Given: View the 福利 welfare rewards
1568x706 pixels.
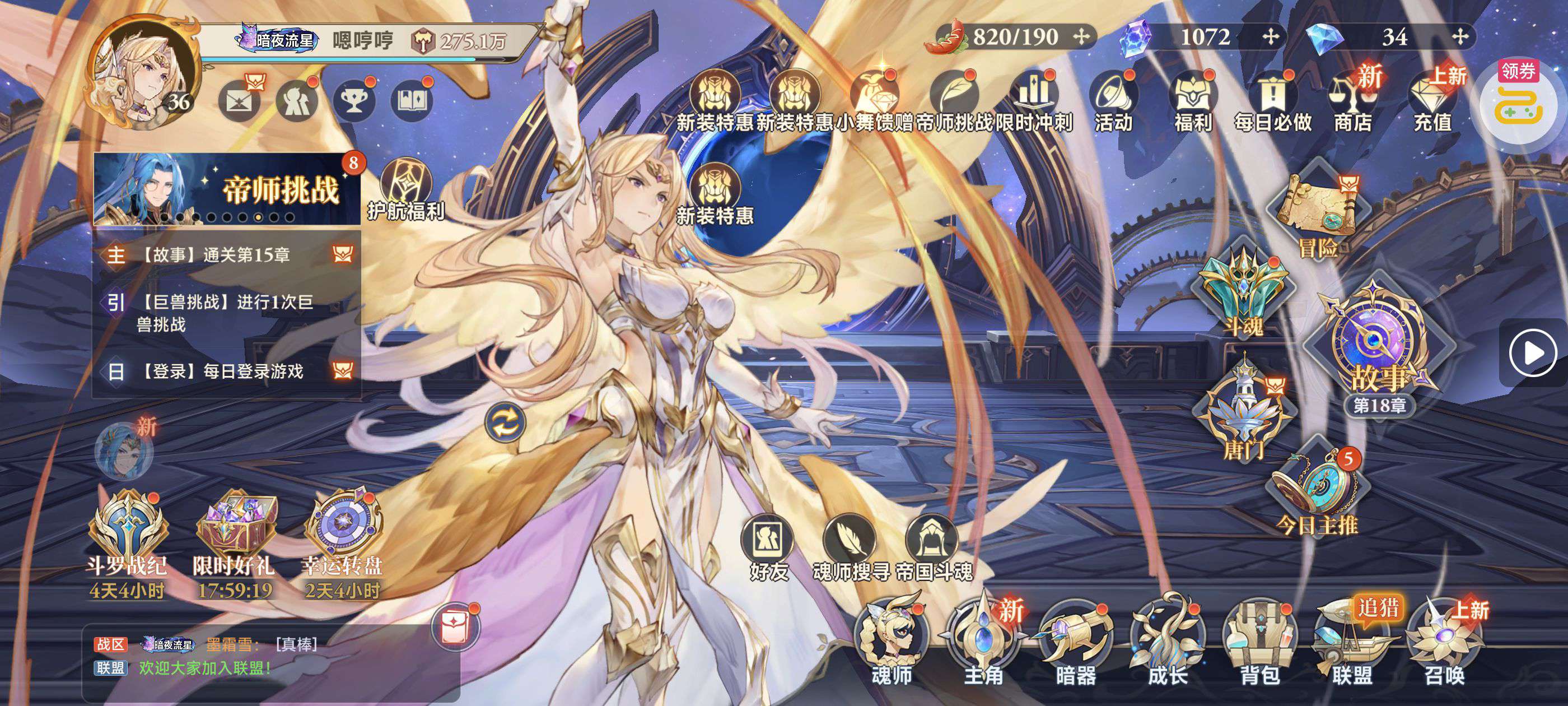Looking at the screenshot, I should (x=1193, y=103).
